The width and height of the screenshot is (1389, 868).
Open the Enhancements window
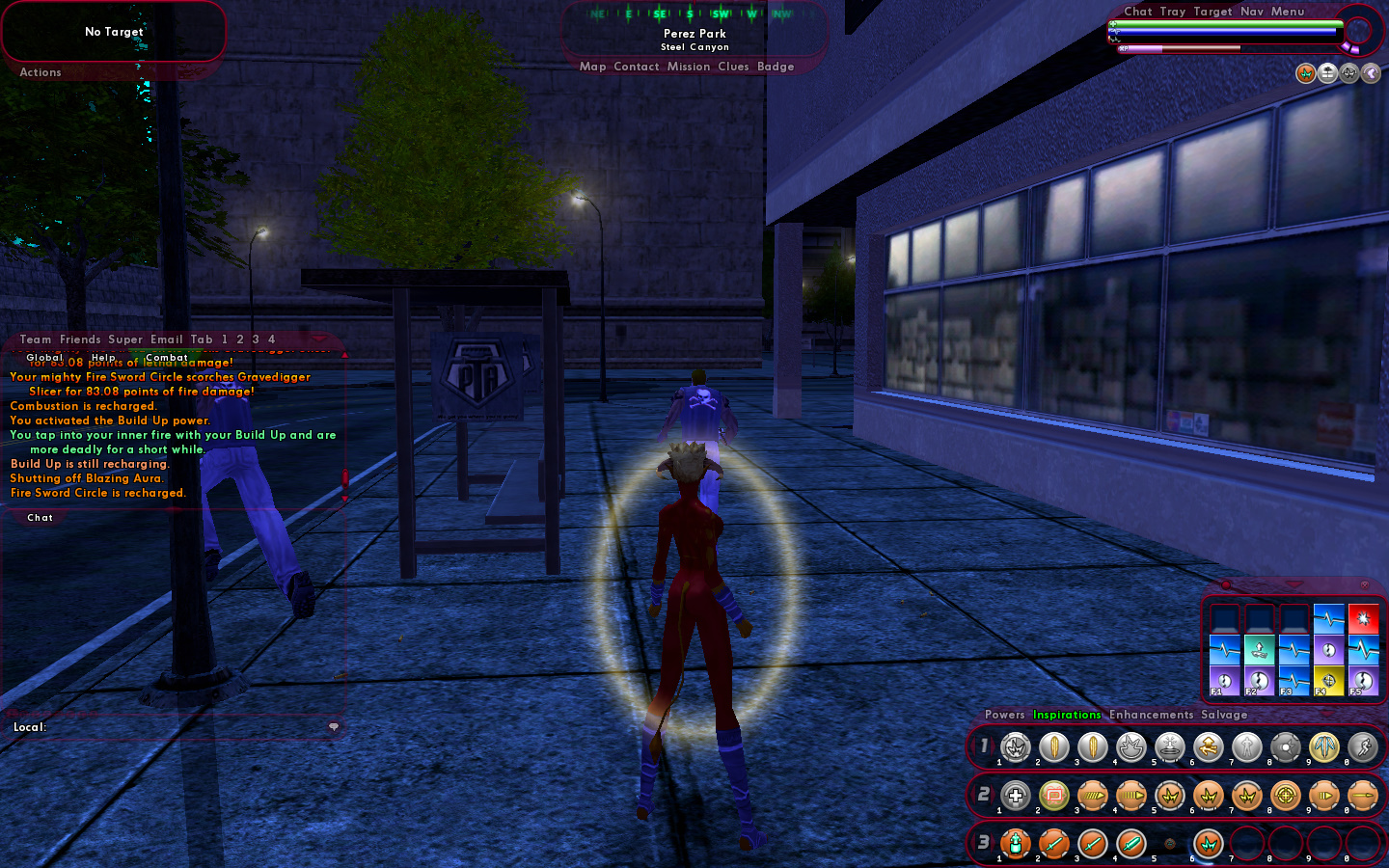point(1151,715)
